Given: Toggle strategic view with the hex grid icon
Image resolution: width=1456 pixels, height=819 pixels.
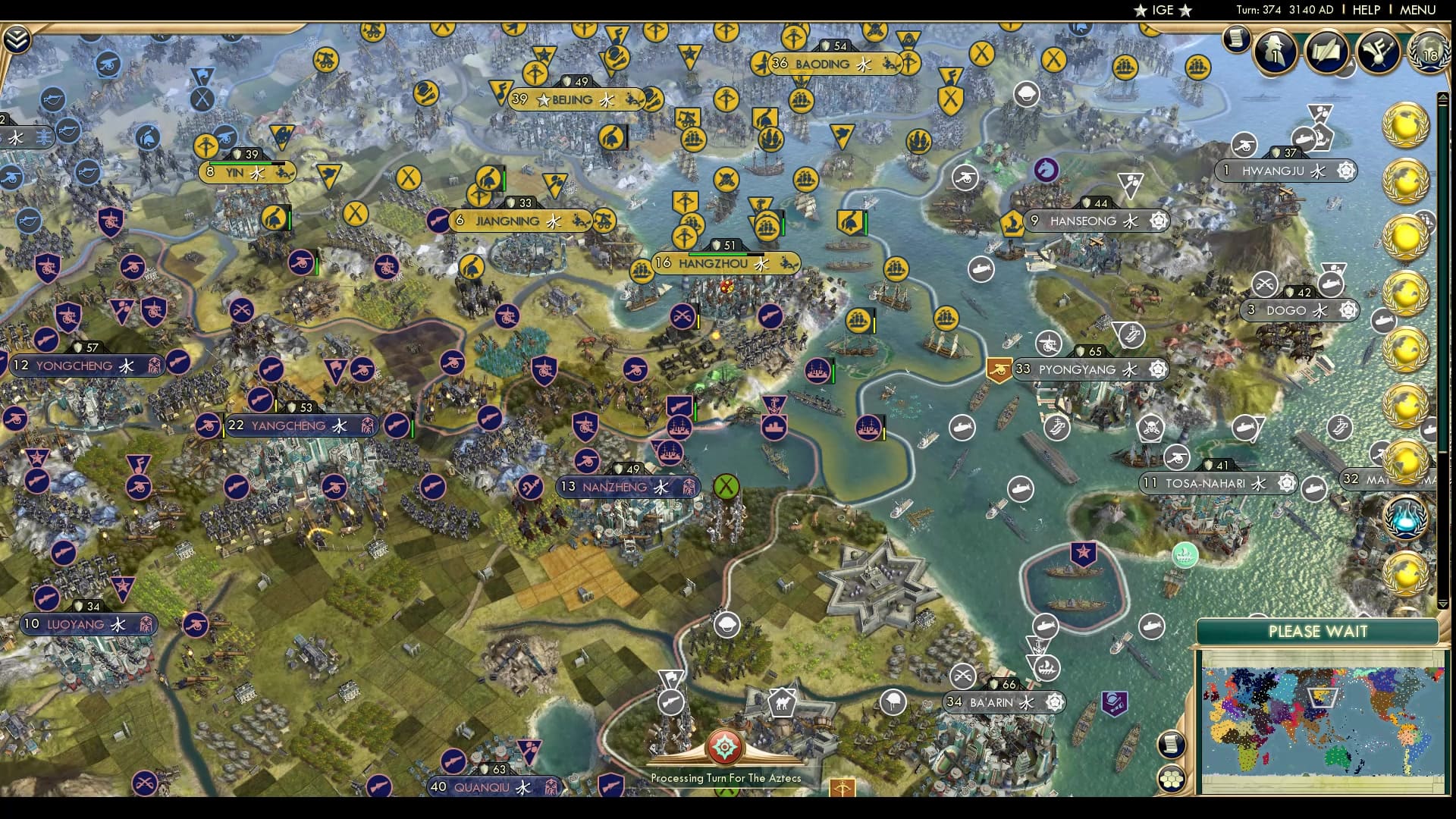Looking at the screenshot, I should pyautogui.click(x=1172, y=779).
